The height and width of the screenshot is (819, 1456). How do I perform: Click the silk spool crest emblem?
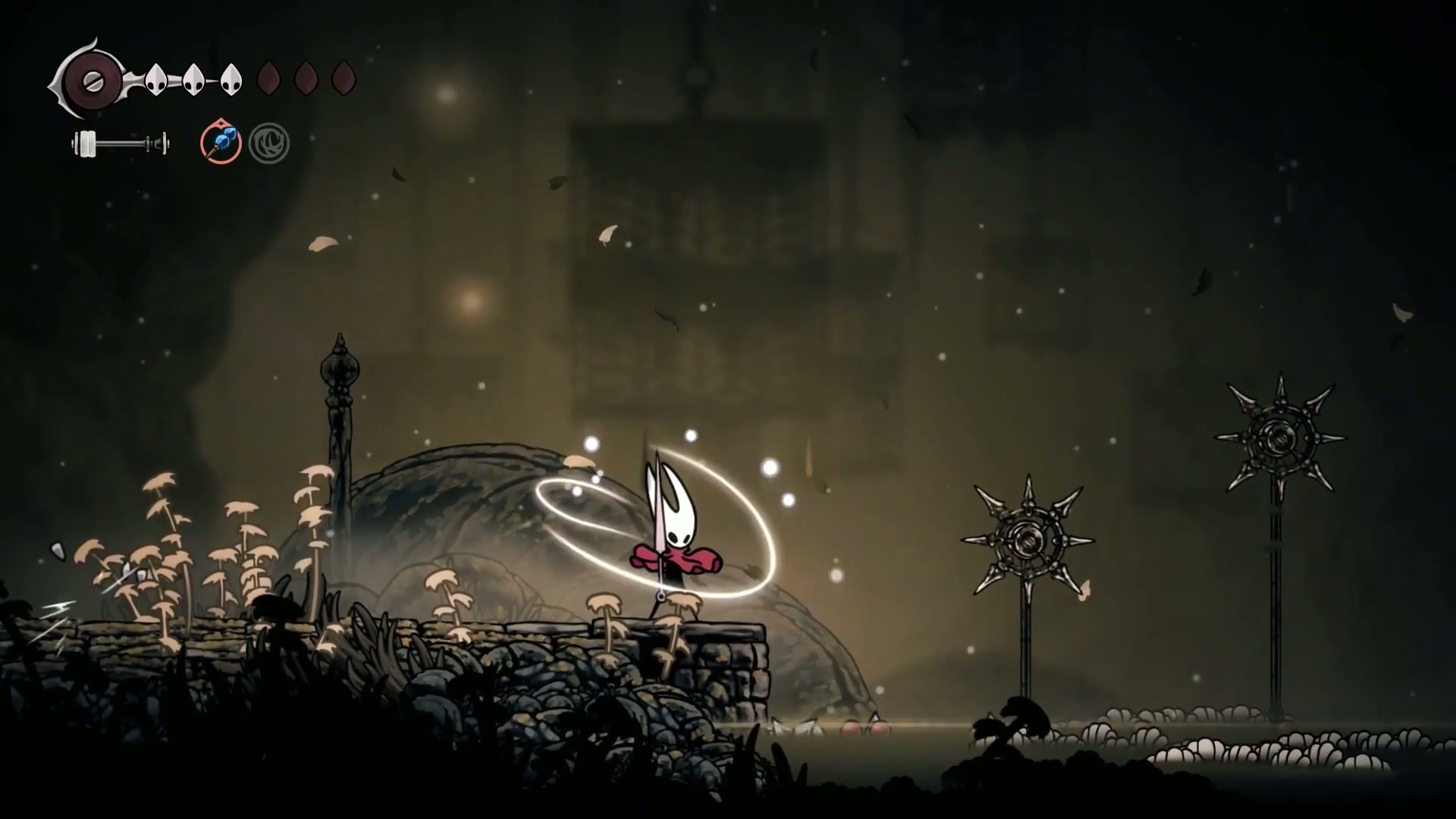coord(91,79)
